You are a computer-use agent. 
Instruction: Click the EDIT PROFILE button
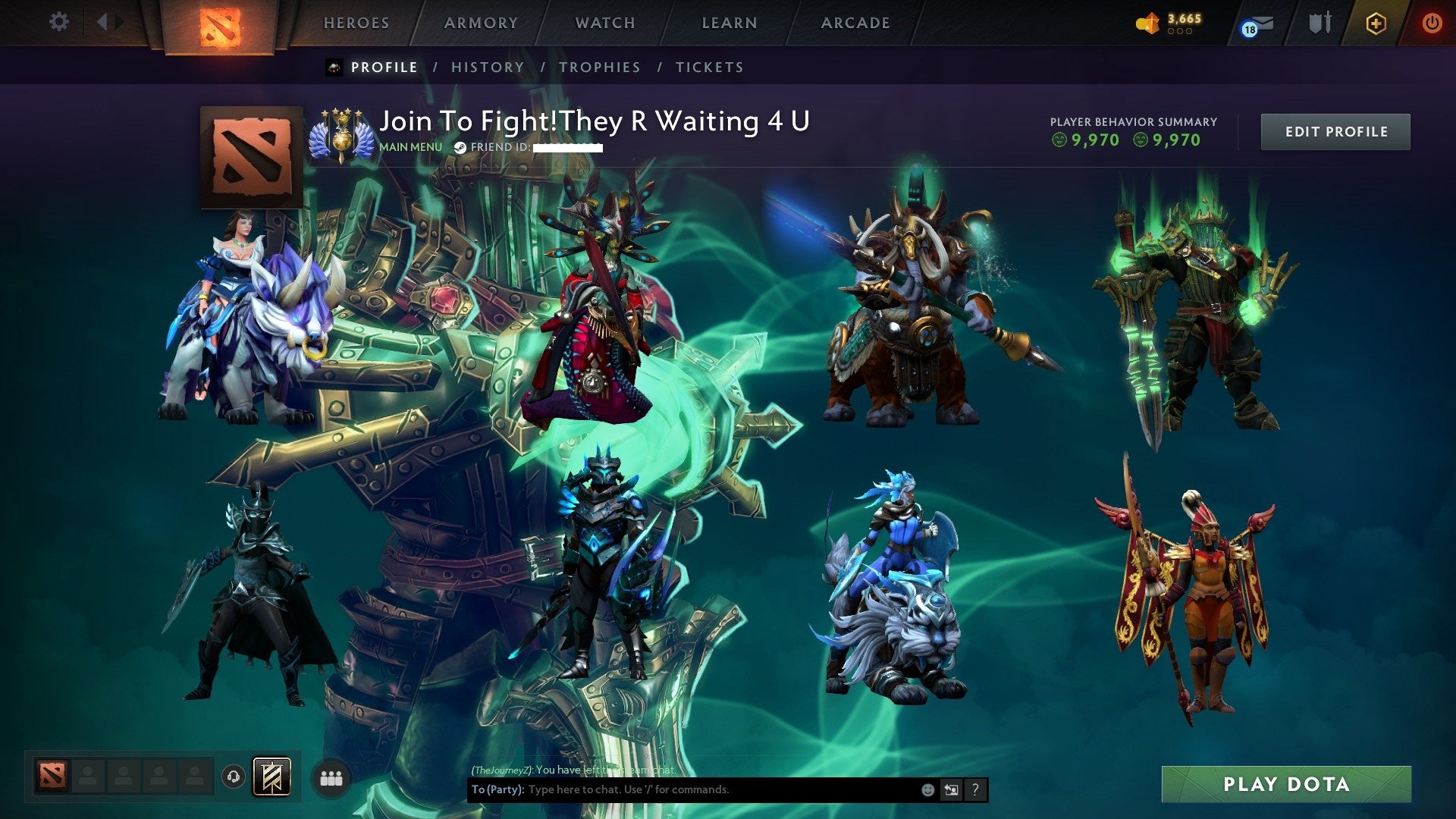1335,131
